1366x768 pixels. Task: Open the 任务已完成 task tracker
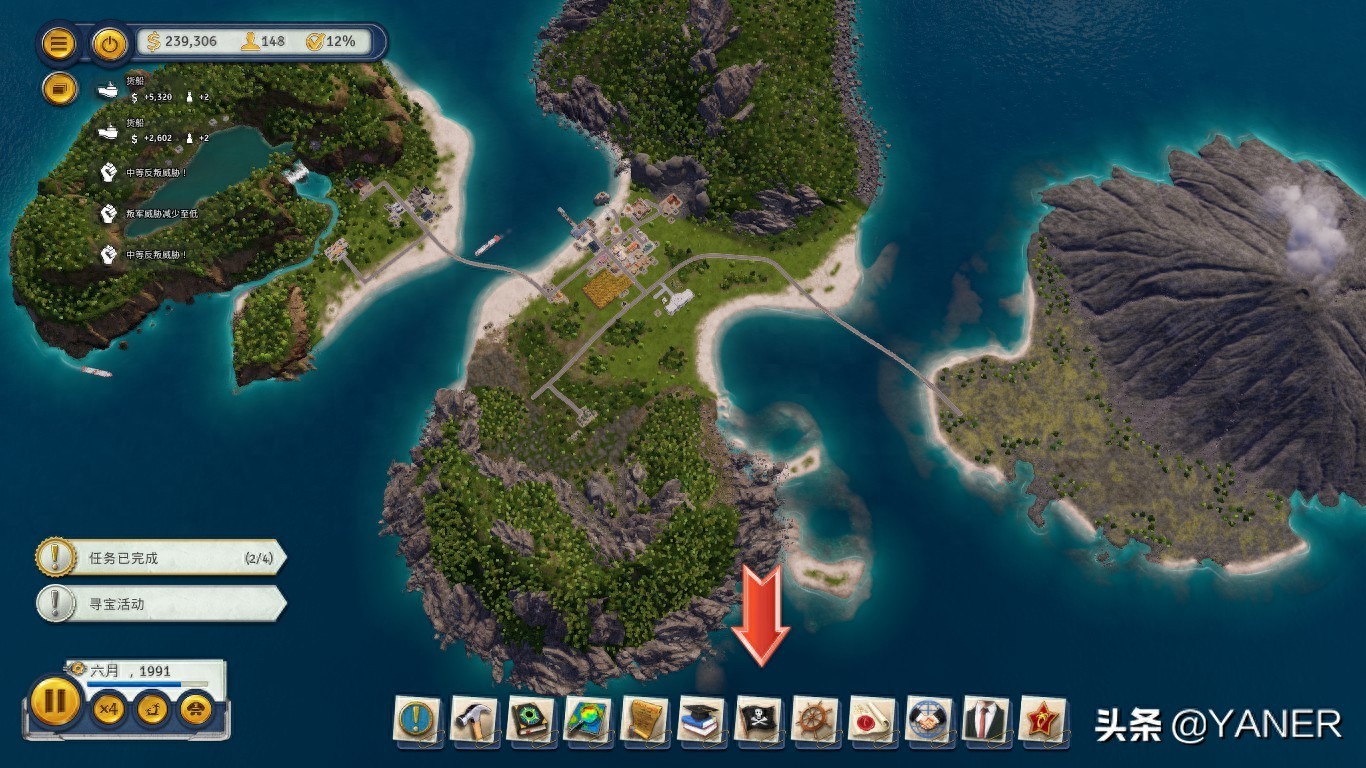(x=160, y=558)
